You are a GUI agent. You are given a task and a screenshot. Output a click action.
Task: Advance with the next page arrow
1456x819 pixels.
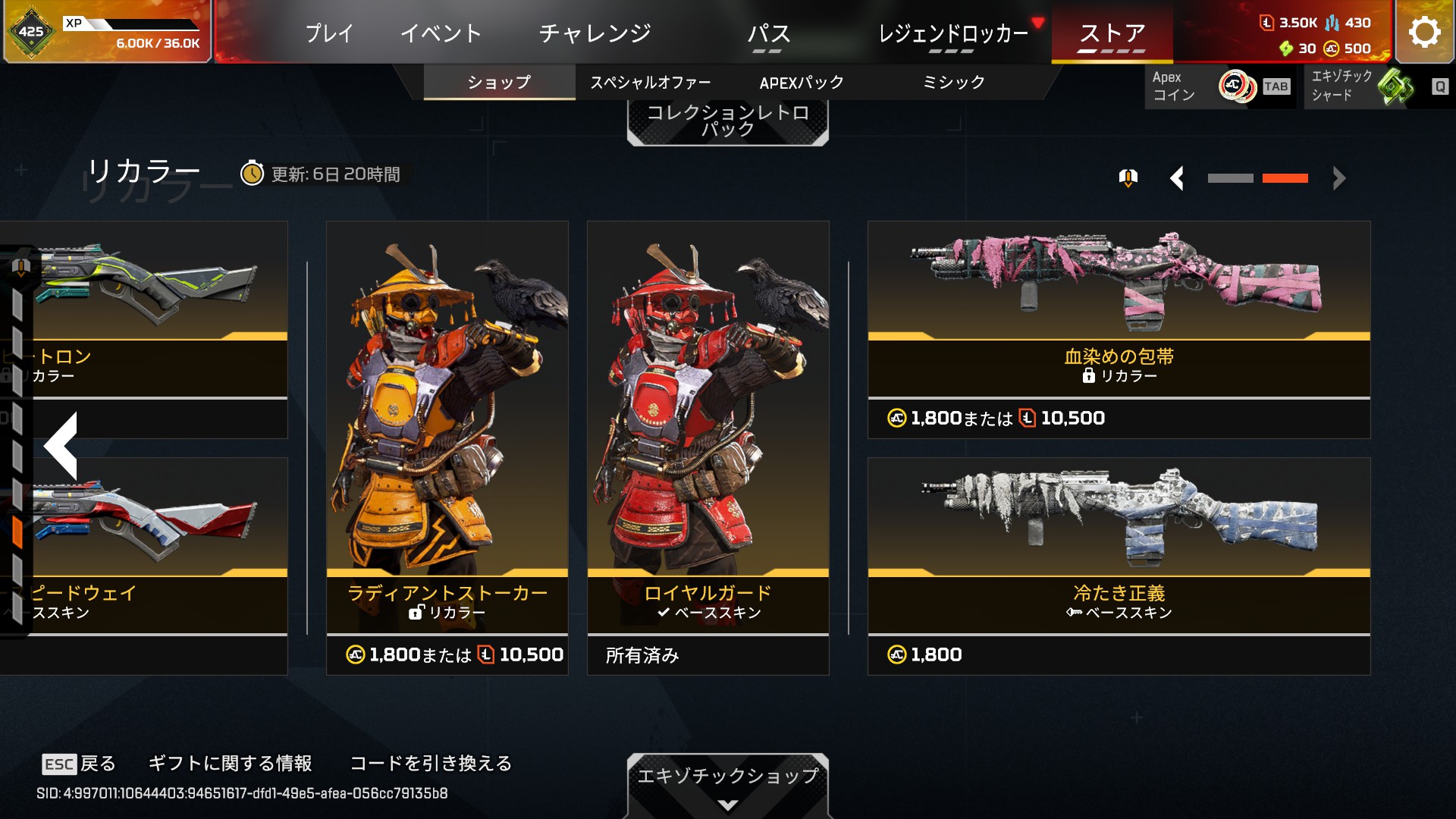pos(1338,179)
